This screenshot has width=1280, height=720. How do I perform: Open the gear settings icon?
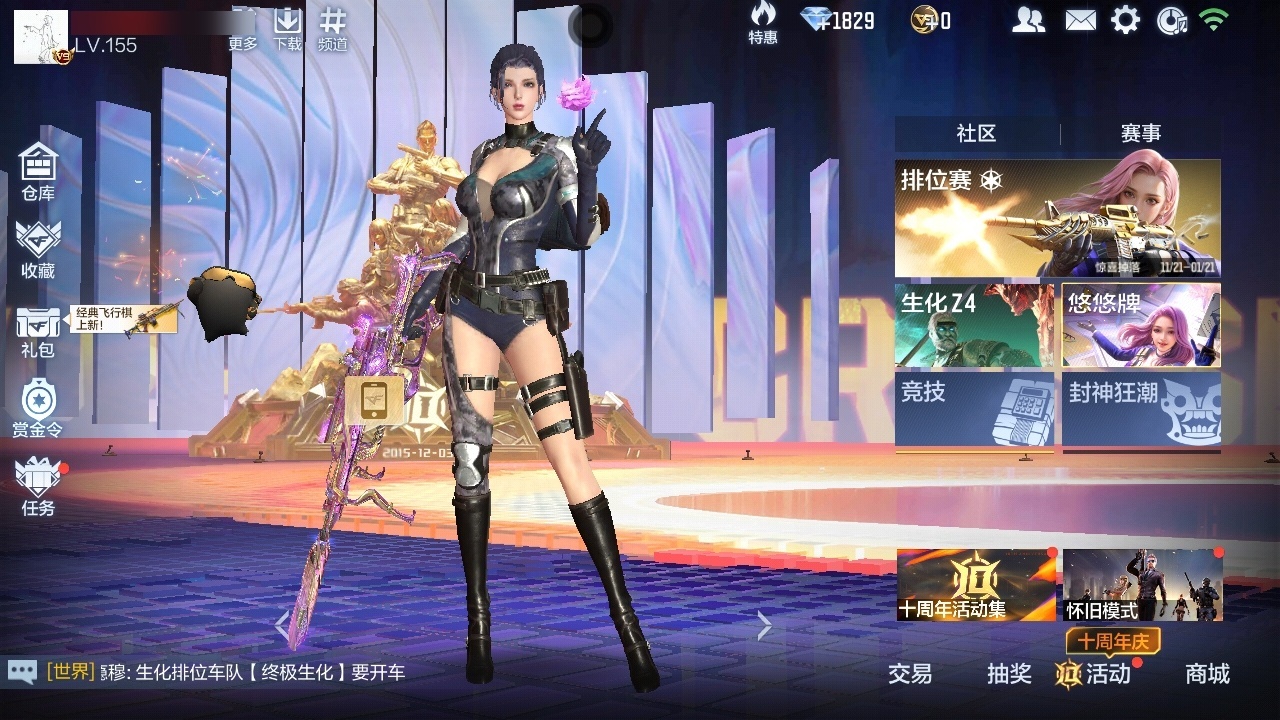pos(1125,20)
